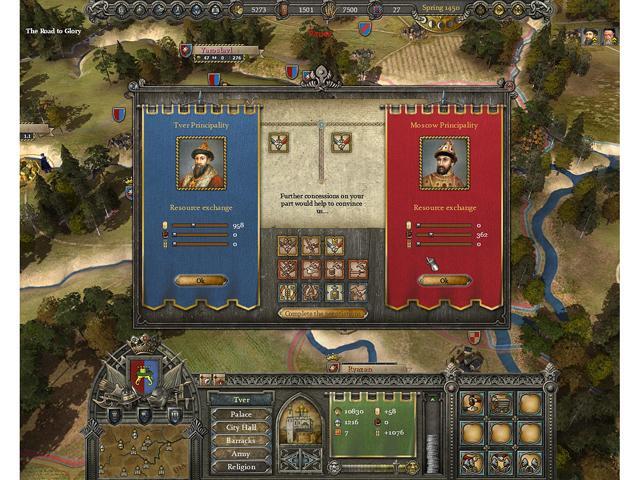Open the Army menu
Viewport: 640px width, 480px height.
[241, 453]
